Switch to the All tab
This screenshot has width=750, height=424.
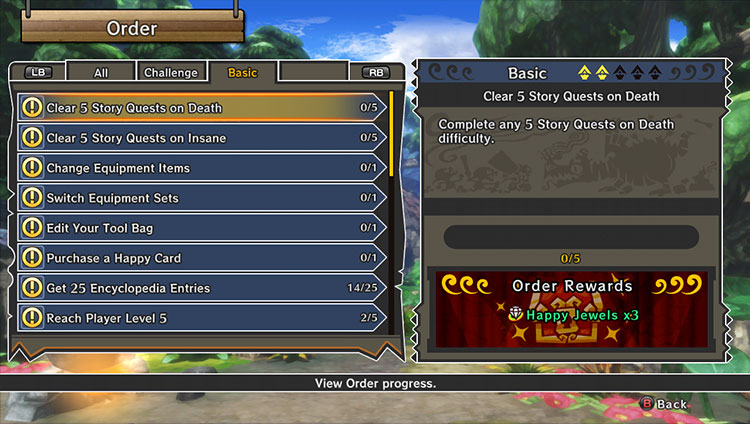coord(101,73)
